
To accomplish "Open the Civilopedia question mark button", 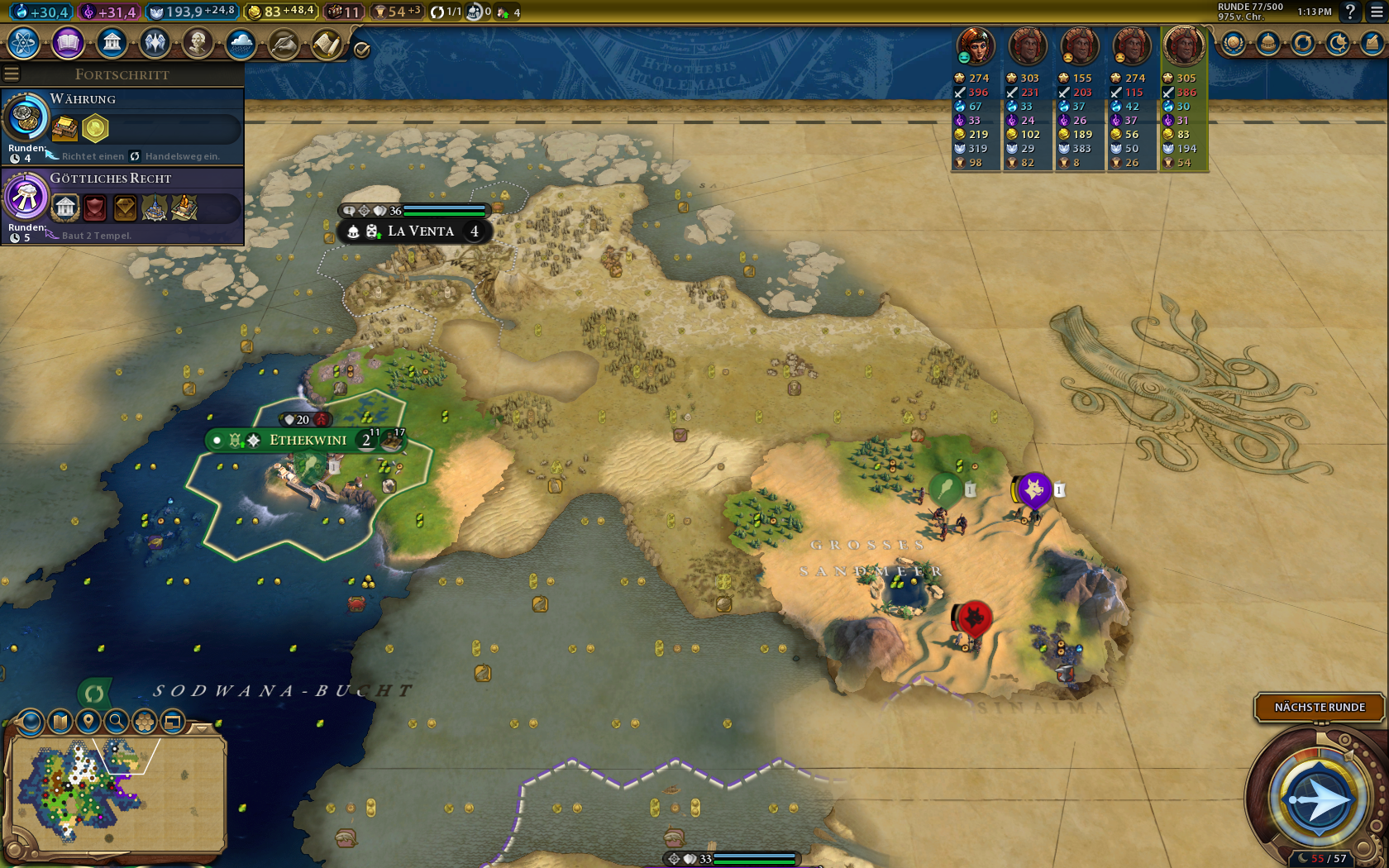I will [x=1349, y=12].
